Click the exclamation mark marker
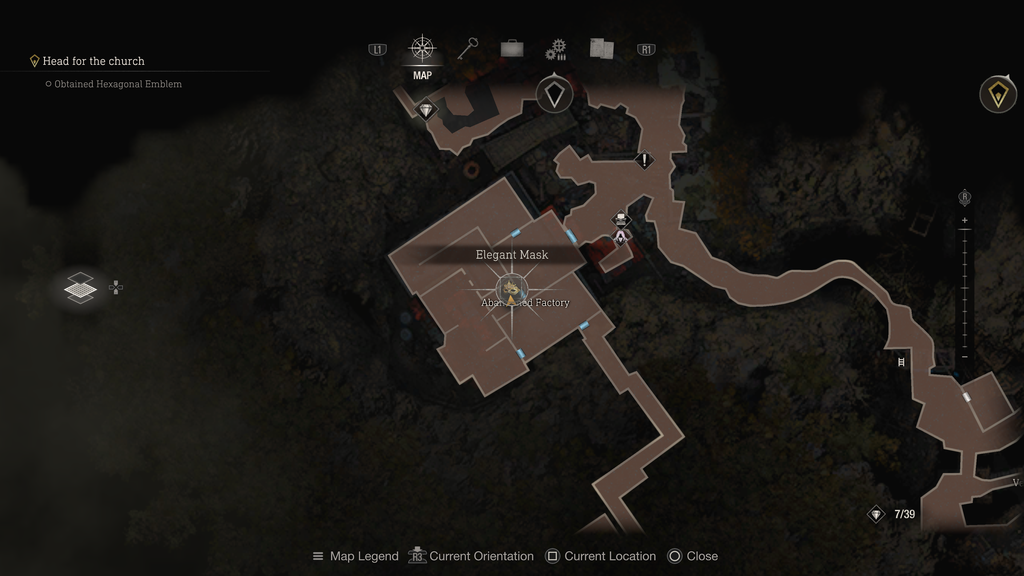Screen dimensions: 1024x576 [645, 160]
